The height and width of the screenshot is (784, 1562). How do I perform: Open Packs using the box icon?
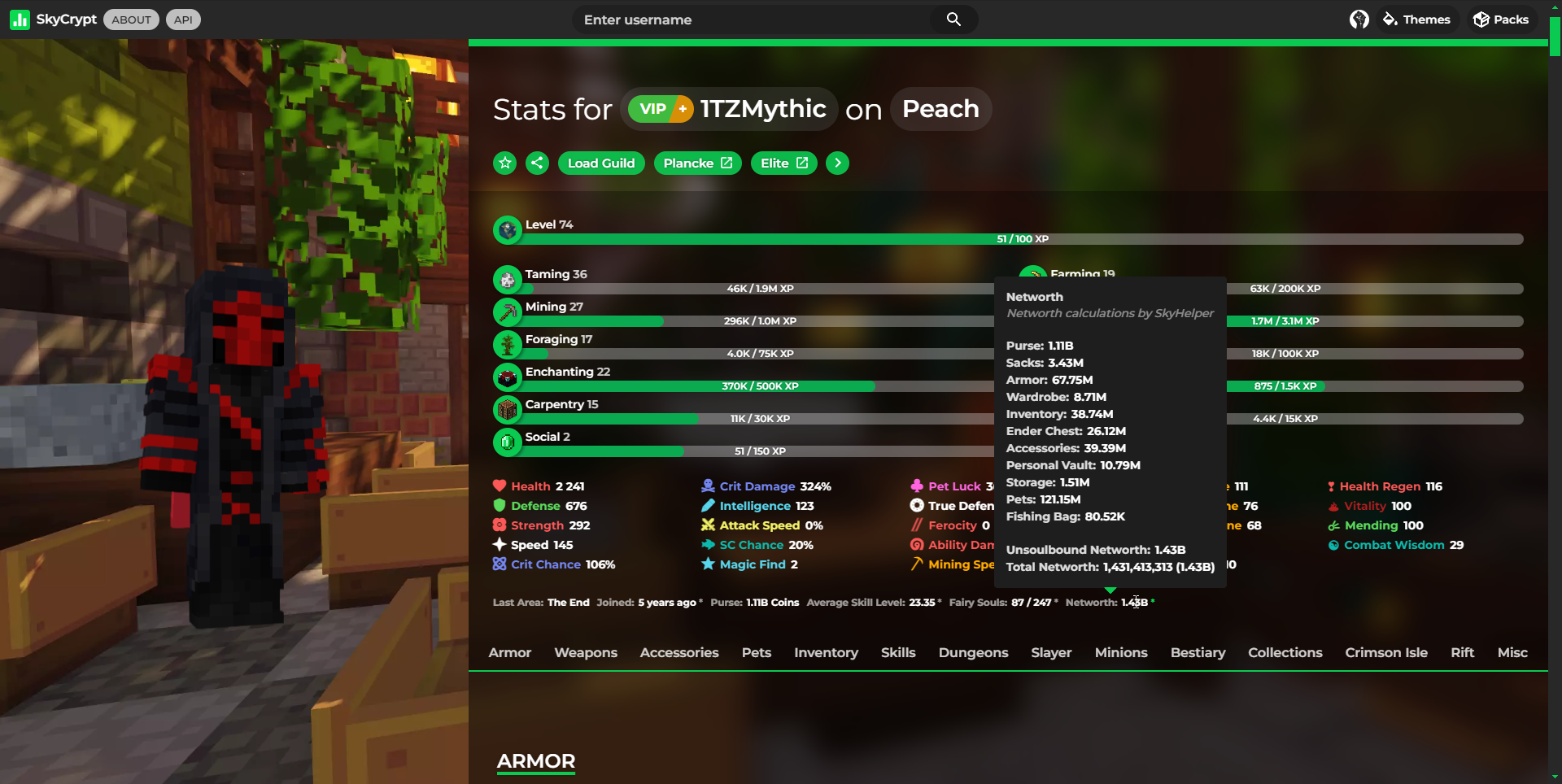1480,19
